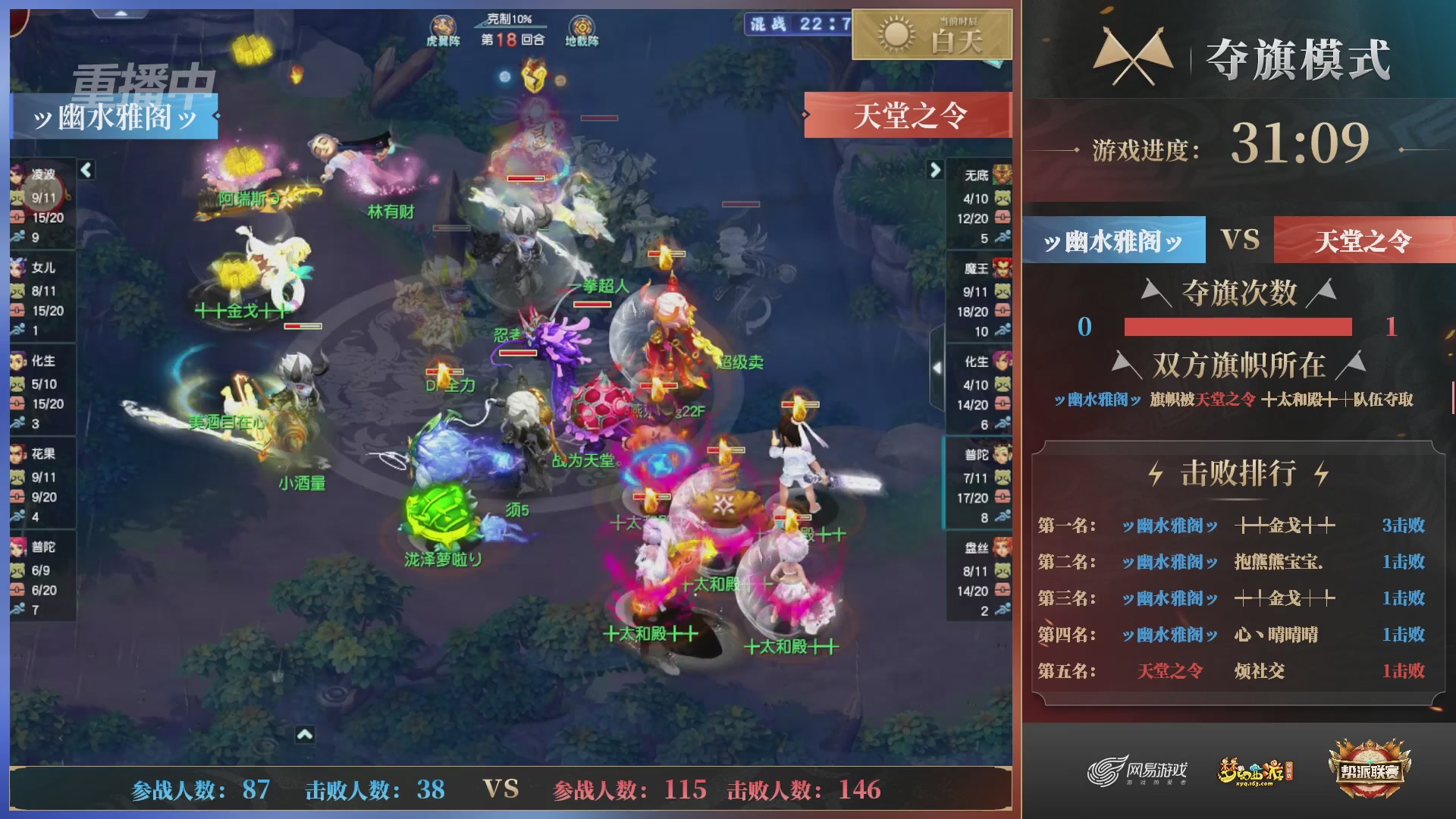Select 凌波's character portrait in left roster

click(15, 176)
